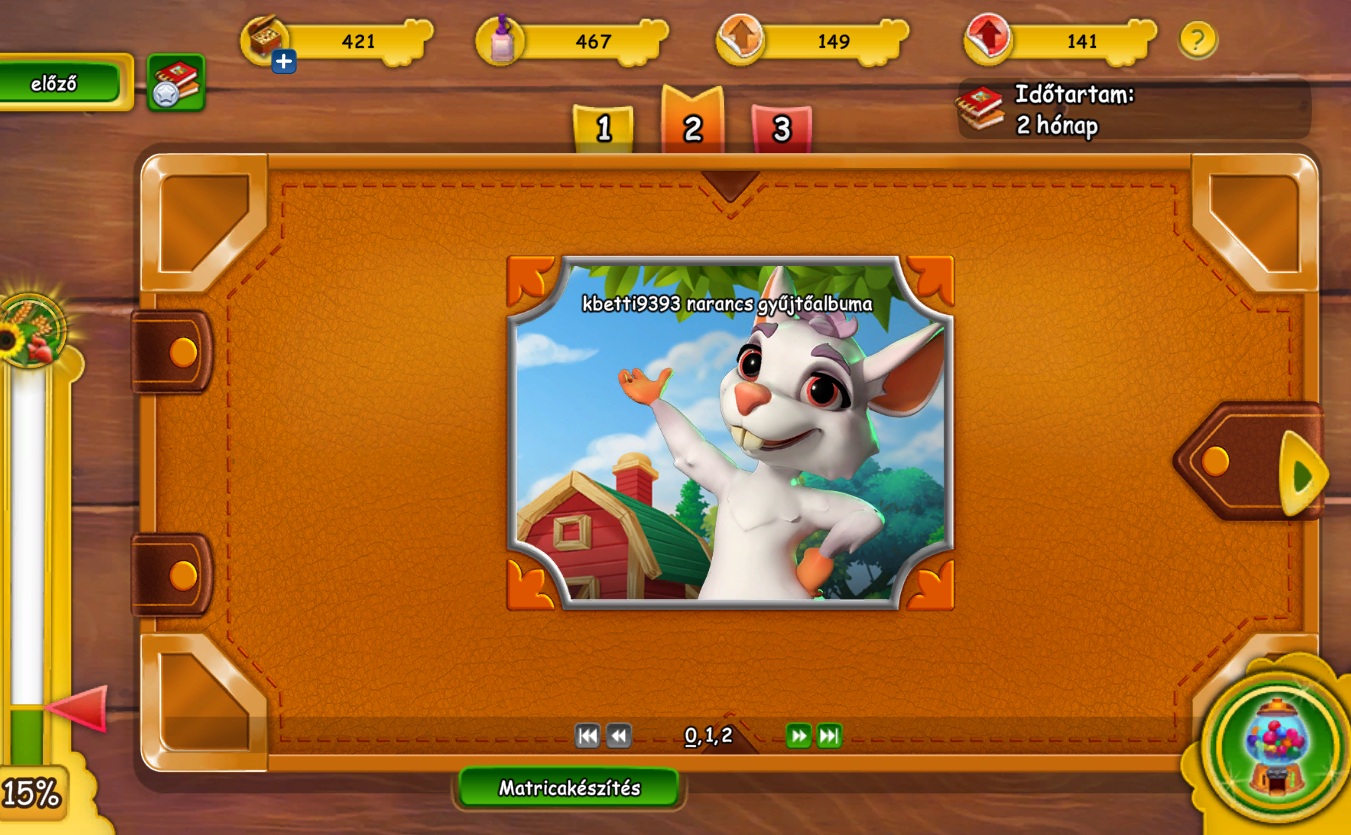Switch to red album tab 3
This screenshot has height=835, width=1351.
click(x=781, y=129)
